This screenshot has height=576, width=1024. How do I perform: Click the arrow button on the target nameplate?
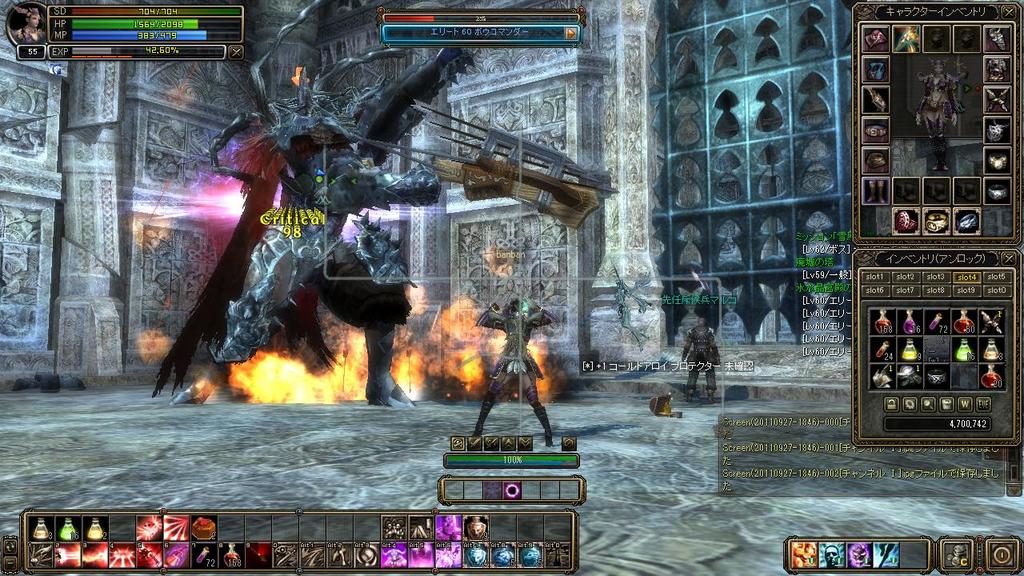pos(572,33)
